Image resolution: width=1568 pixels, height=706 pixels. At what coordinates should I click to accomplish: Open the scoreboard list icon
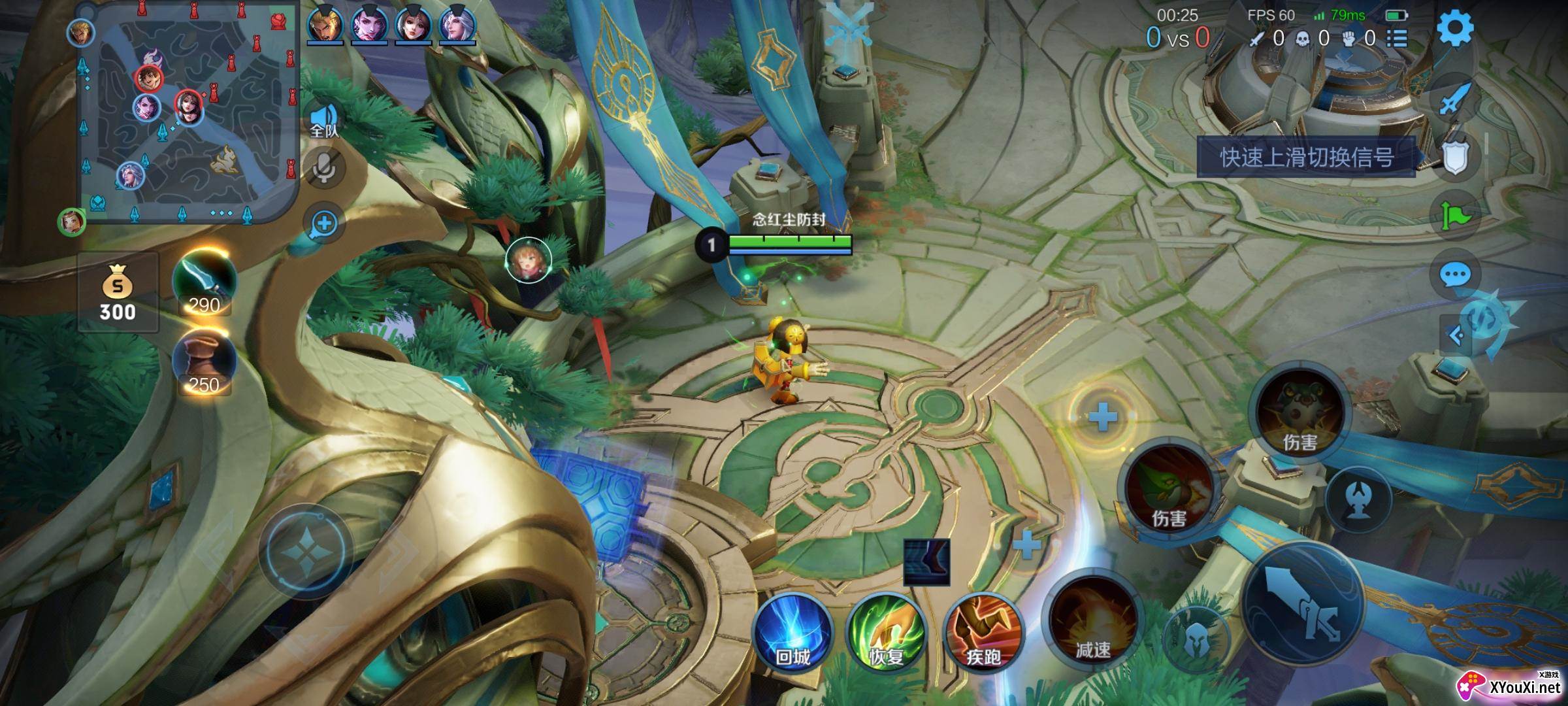1396,39
